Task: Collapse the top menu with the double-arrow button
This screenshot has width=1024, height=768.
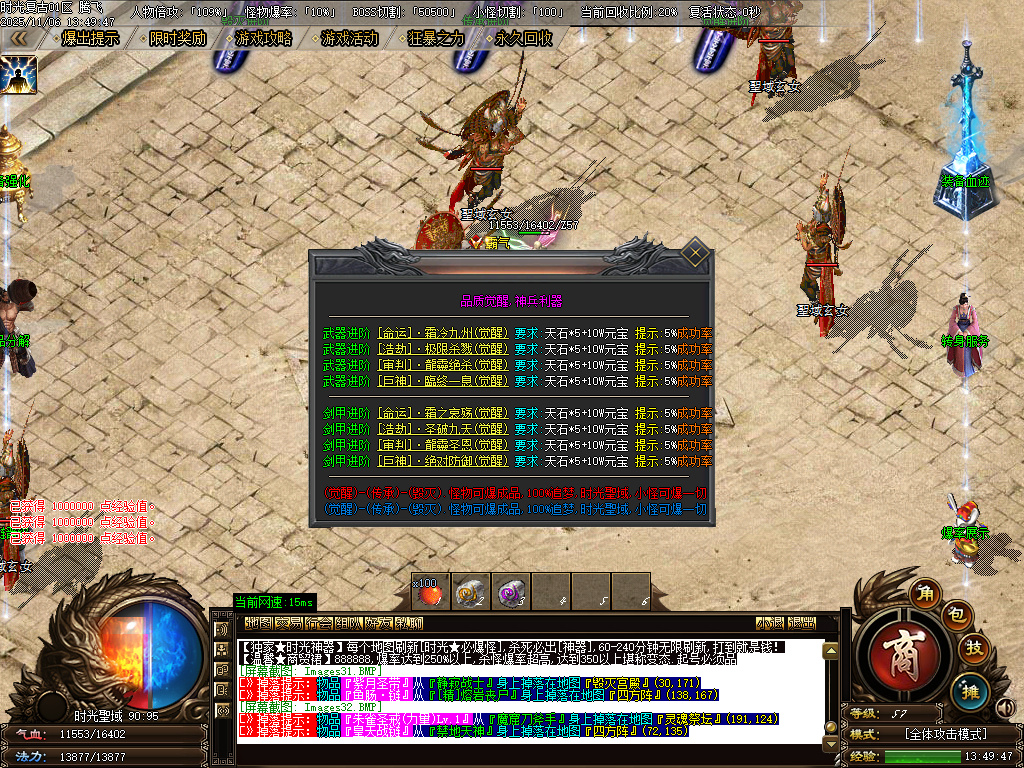Action: (x=18, y=38)
